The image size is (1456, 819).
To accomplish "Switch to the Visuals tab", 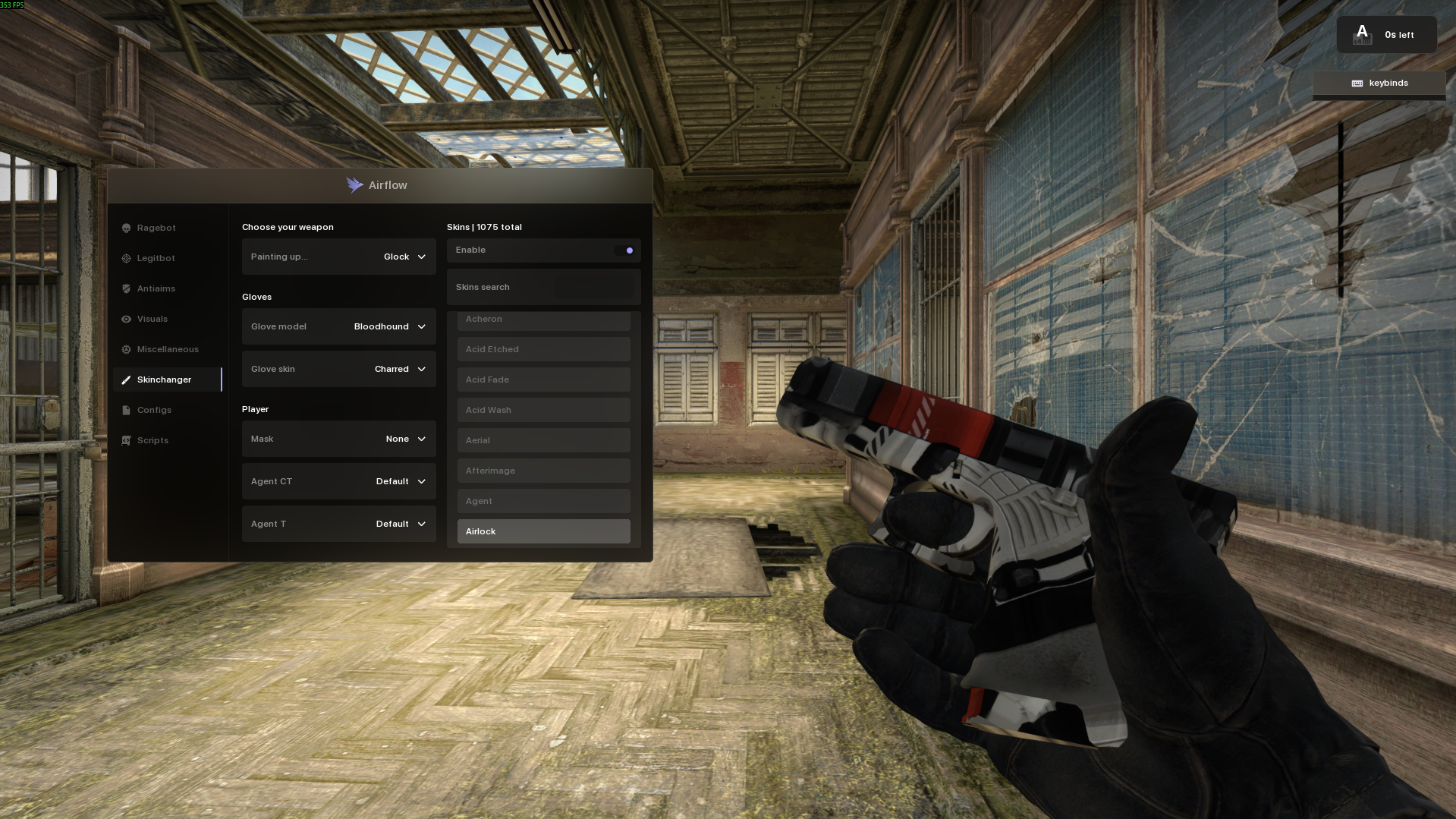I will 154,319.
